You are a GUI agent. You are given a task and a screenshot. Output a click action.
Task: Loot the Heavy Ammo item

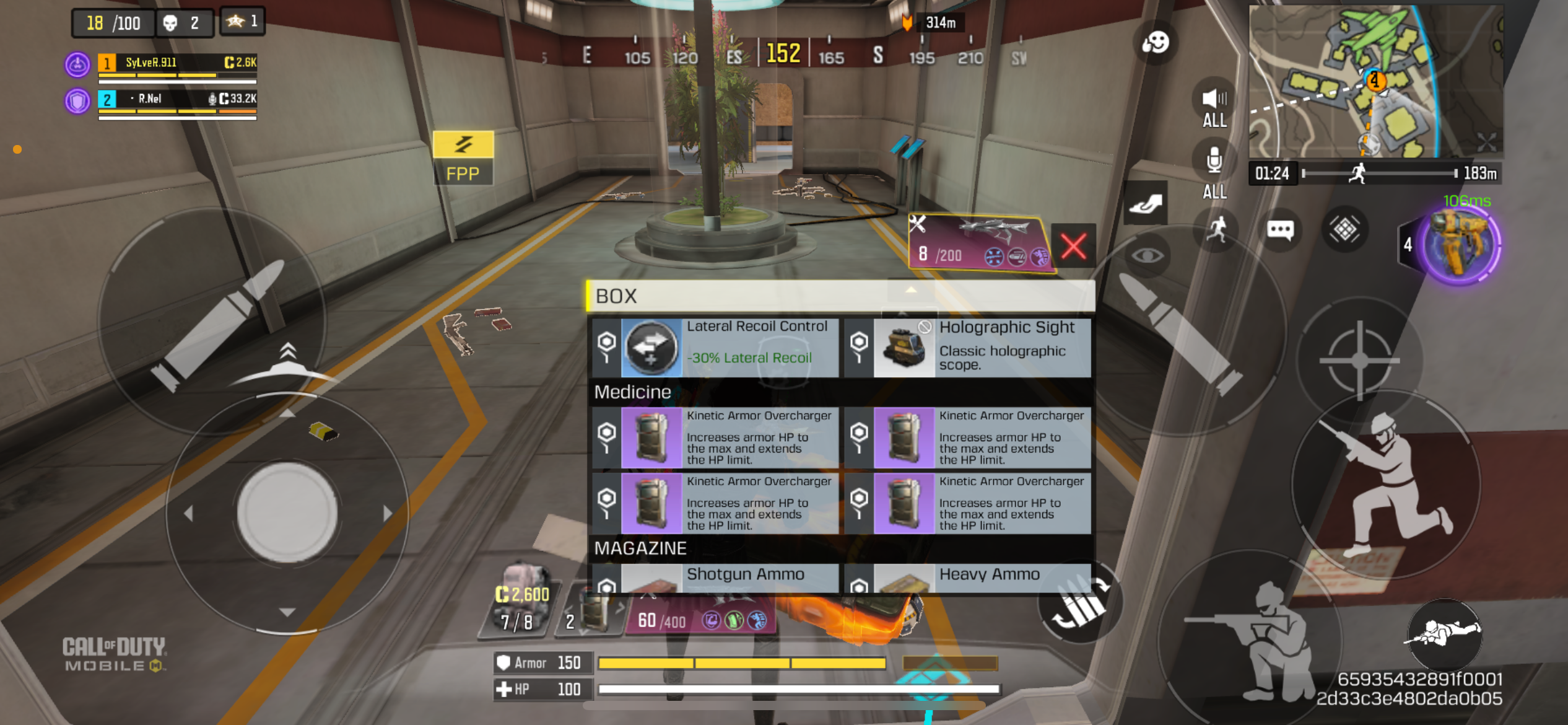click(967, 578)
